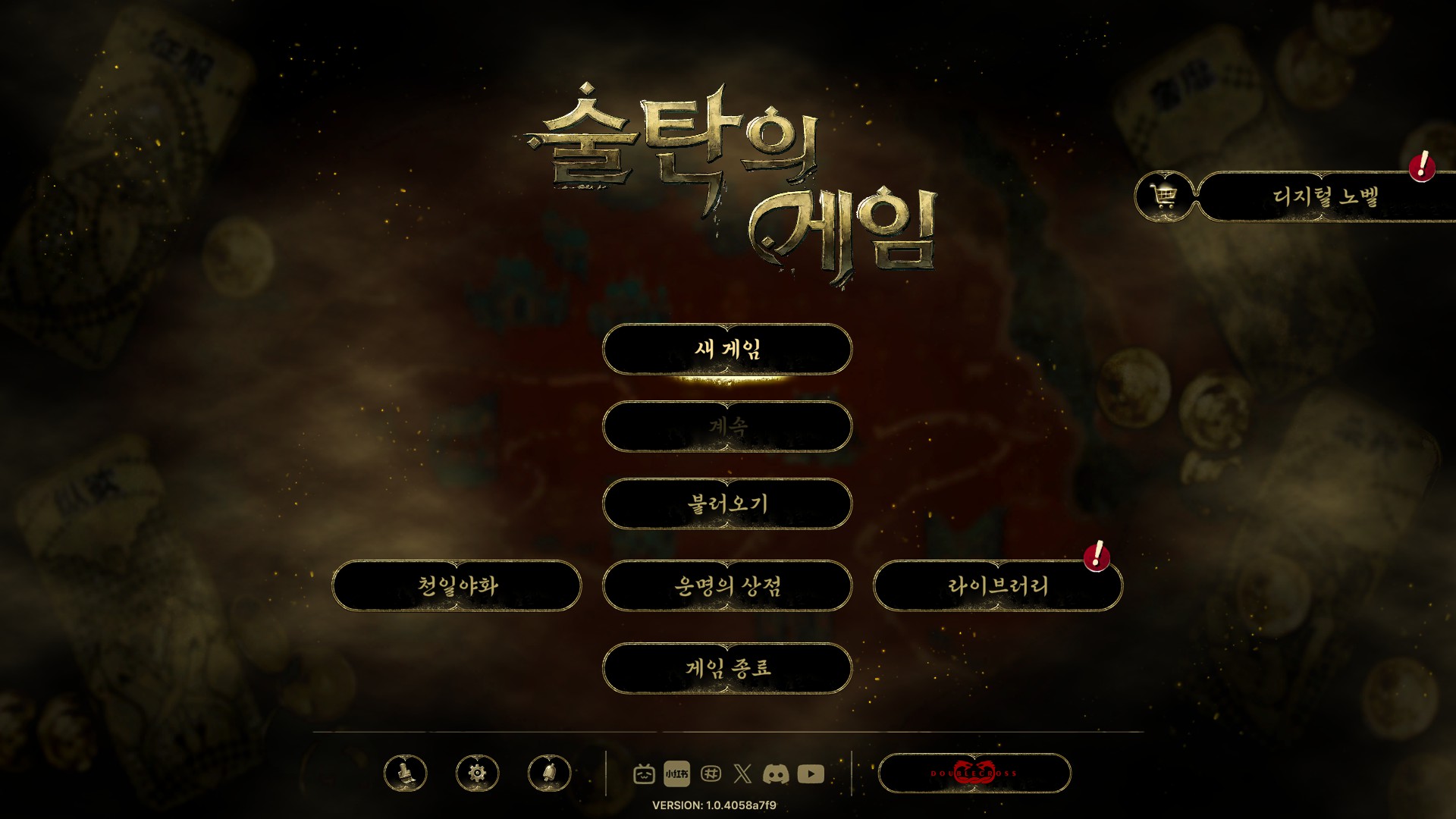
Task: Visit the game's X (Twitter) page
Action: tap(743, 774)
